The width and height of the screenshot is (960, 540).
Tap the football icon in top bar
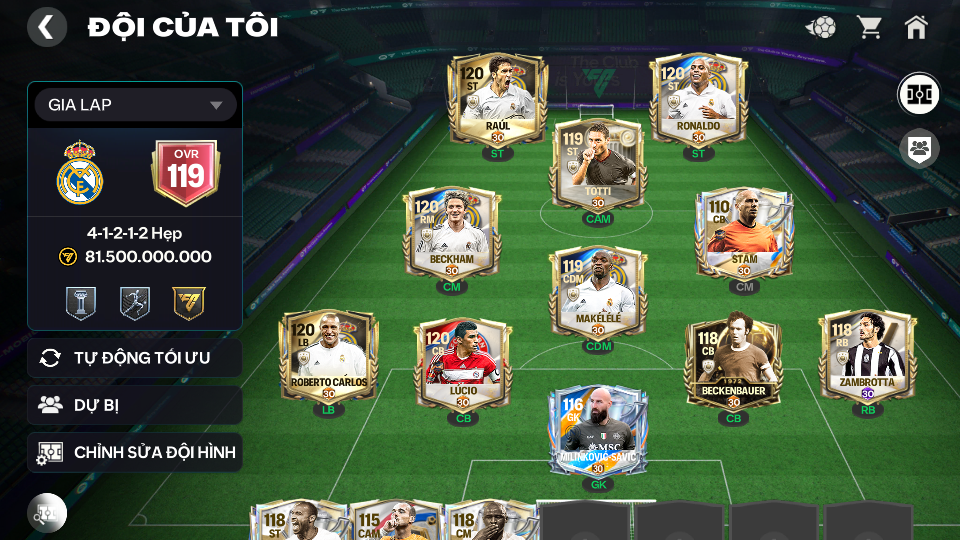pos(821,27)
